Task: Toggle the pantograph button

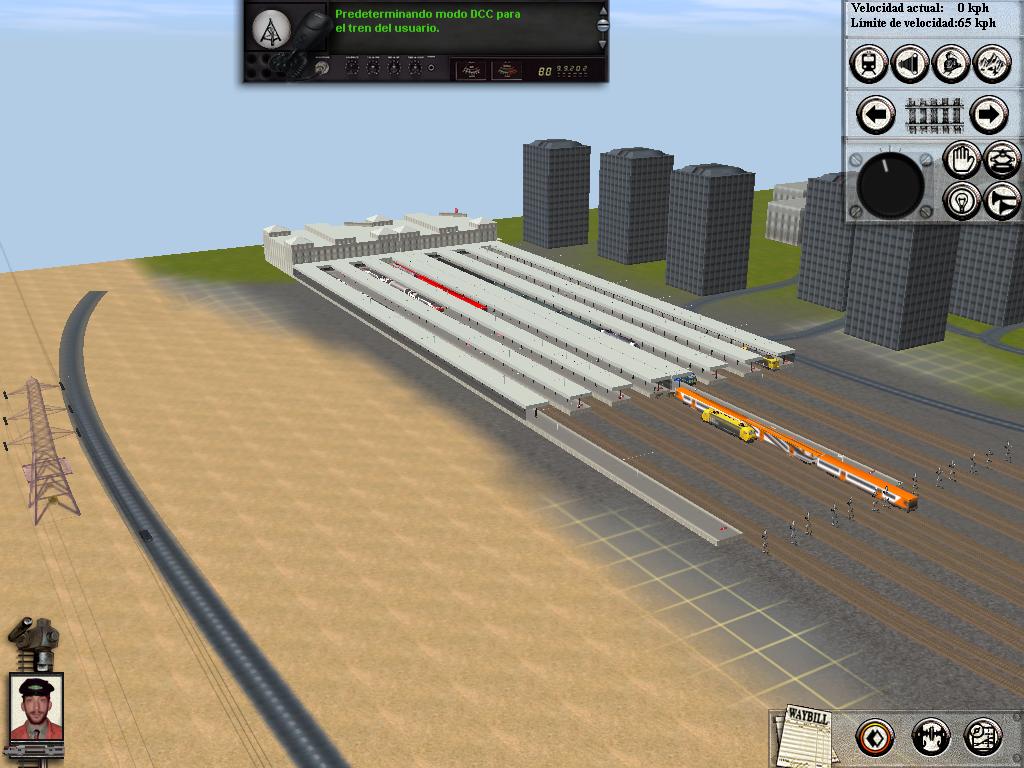Action: coord(1002,160)
